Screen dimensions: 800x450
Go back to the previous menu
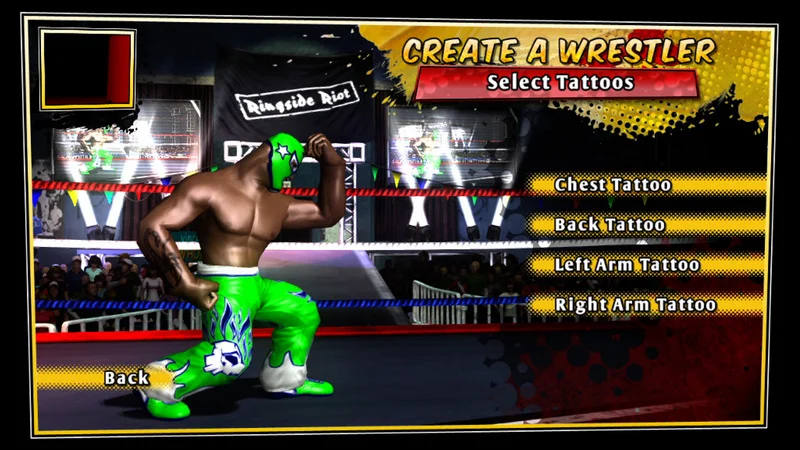point(126,377)
